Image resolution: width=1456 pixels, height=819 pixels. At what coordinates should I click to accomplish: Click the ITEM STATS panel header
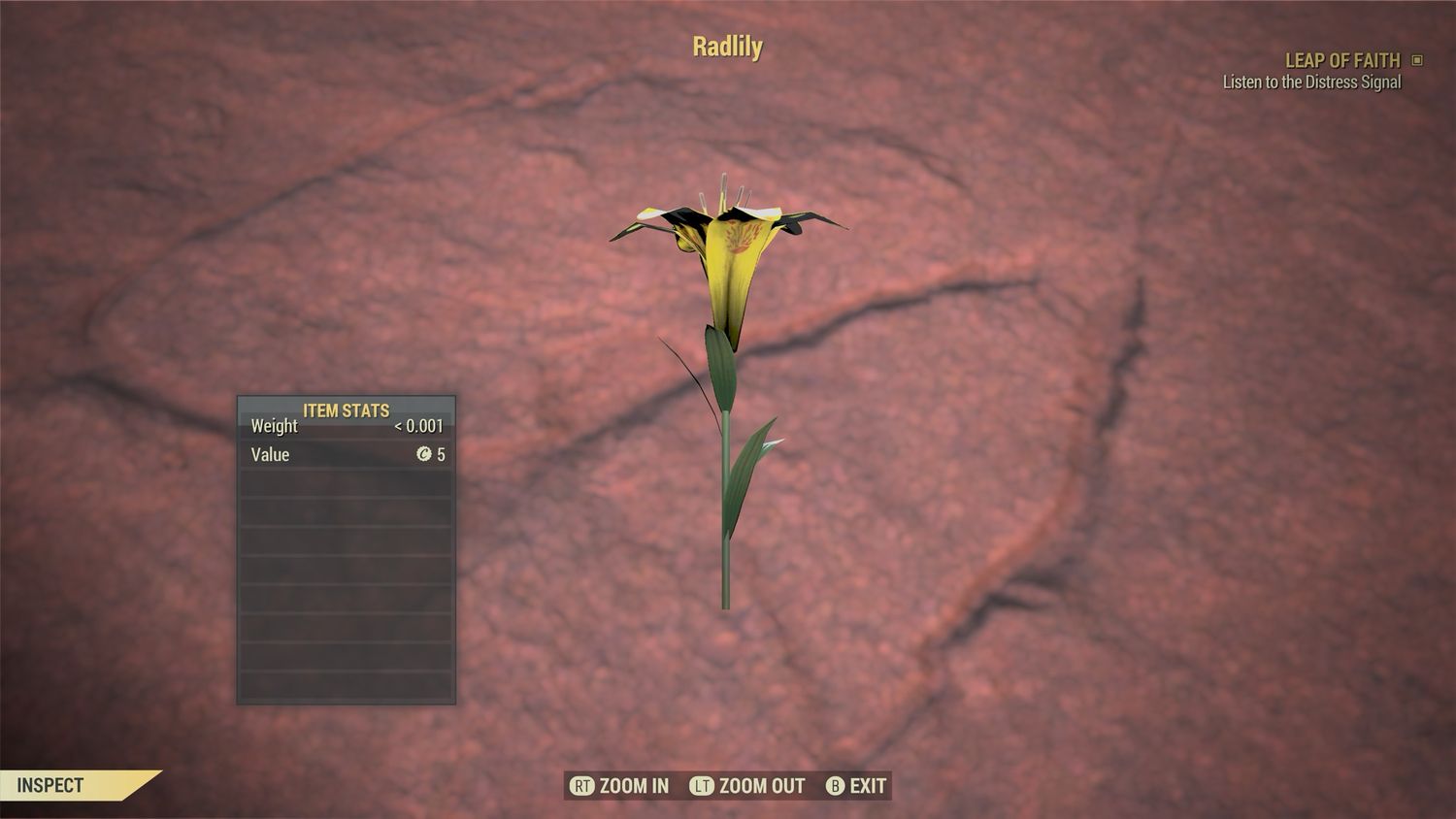coord(346,409)
